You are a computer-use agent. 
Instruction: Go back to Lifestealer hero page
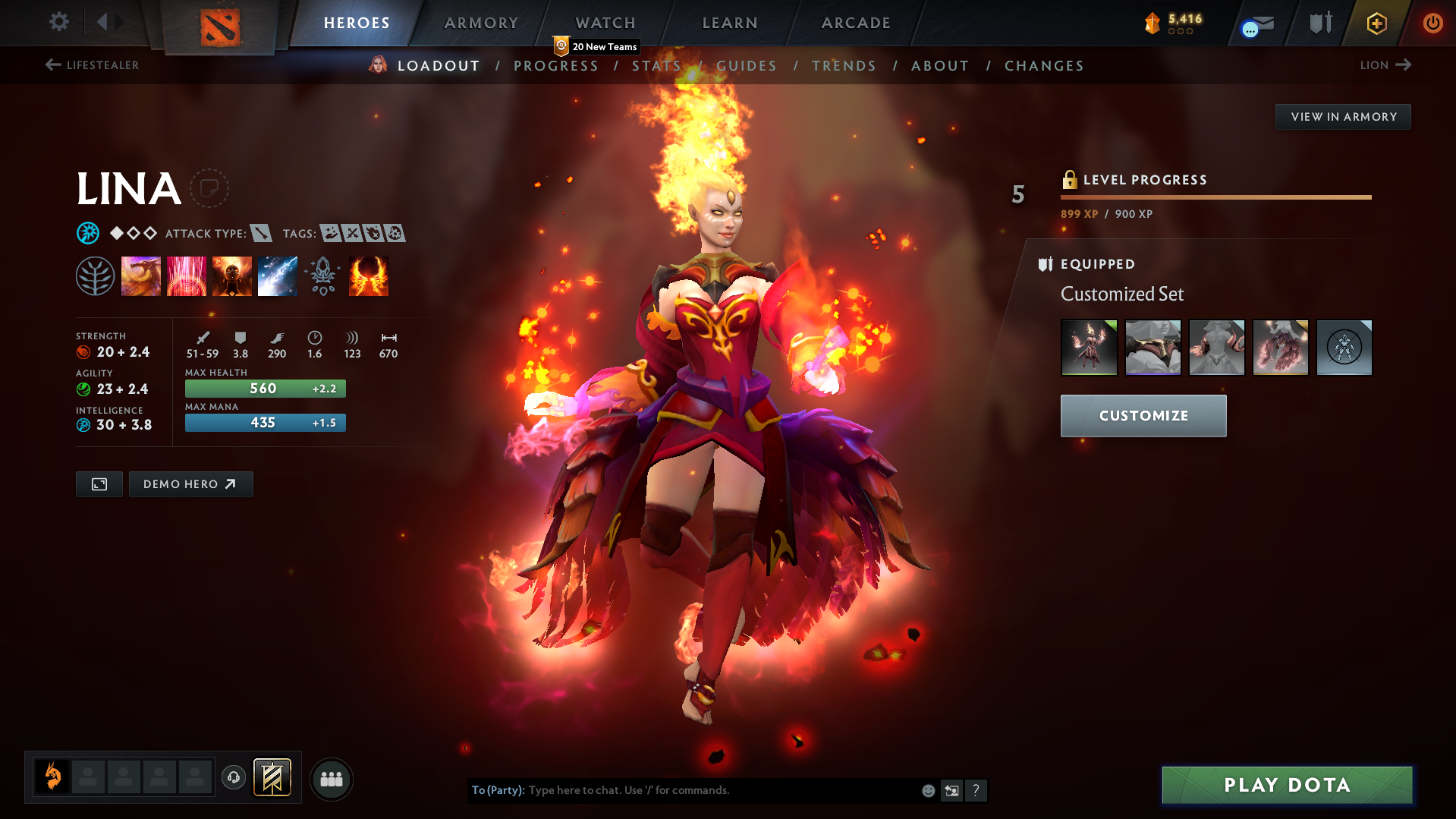[x=91, y=65]
